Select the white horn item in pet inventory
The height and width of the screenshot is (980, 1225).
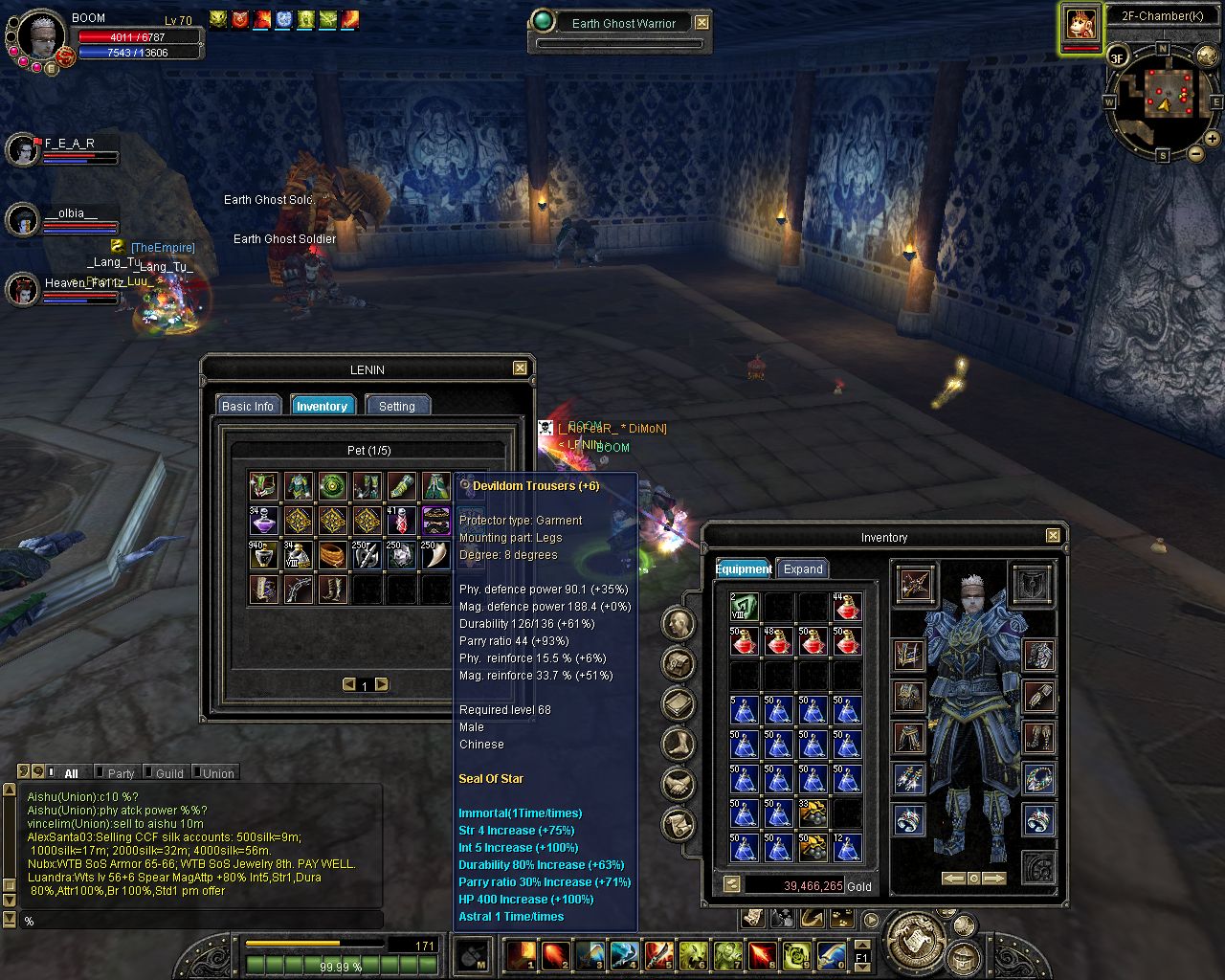[435, 555]
